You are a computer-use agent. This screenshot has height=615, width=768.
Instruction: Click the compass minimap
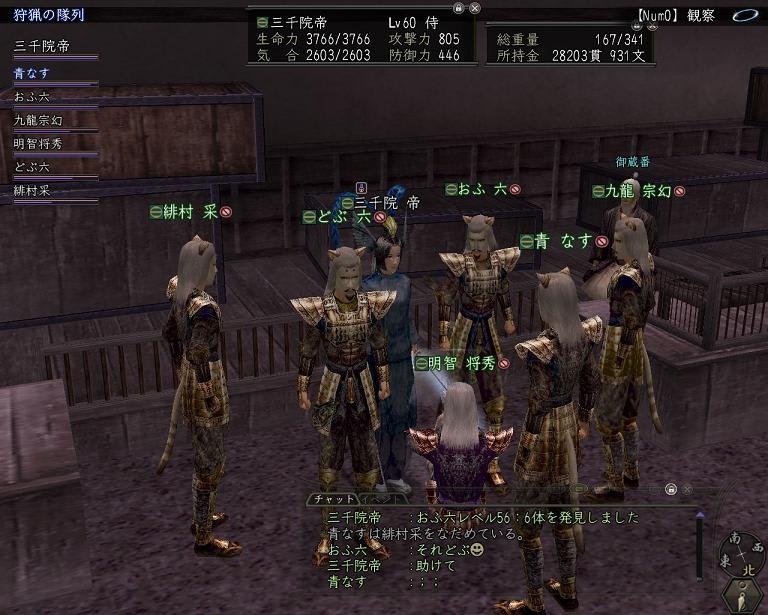pyautogui.click(x=742, y=553)
